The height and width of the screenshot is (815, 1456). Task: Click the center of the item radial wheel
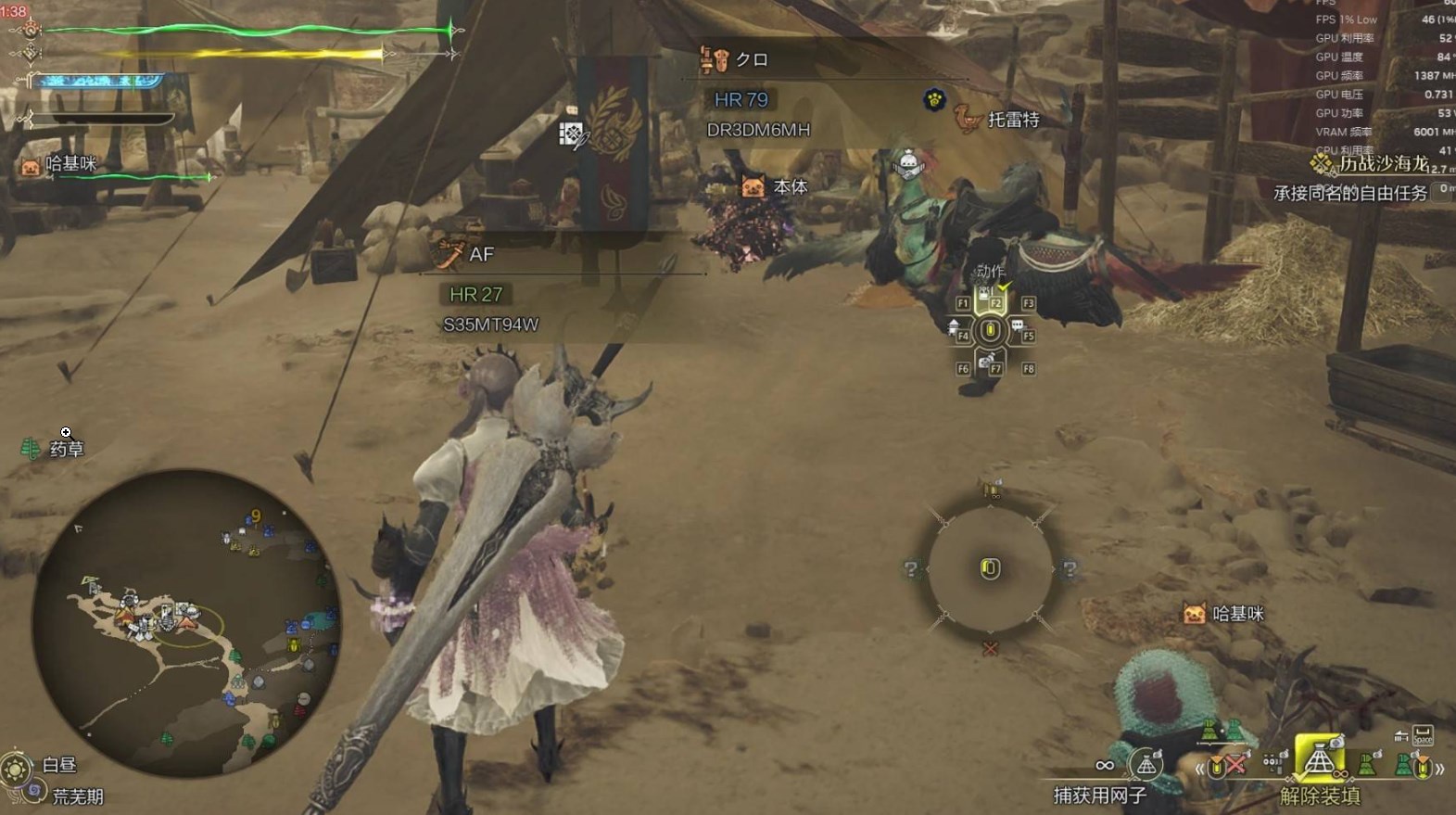pos(990,568)
